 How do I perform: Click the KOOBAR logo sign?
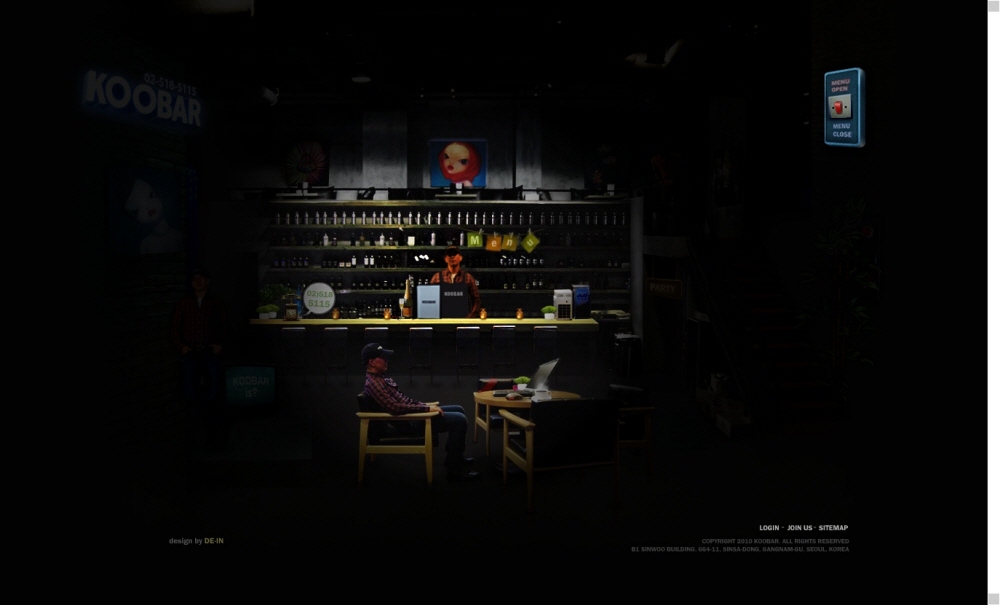pyautogui.click(x=143, y=98)
